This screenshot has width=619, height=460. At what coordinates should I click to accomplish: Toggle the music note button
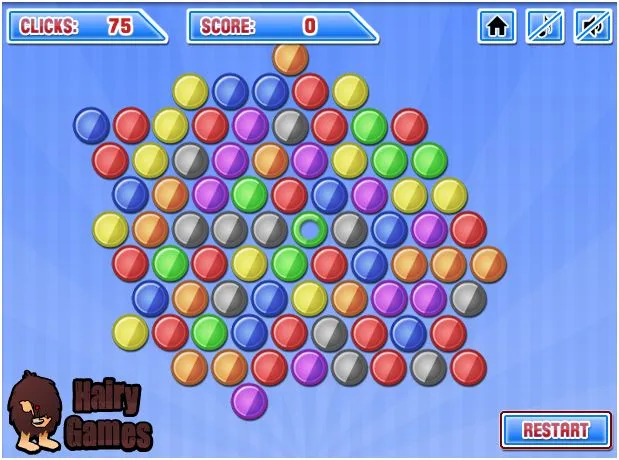pyautogui.click(x=545, y=26)
